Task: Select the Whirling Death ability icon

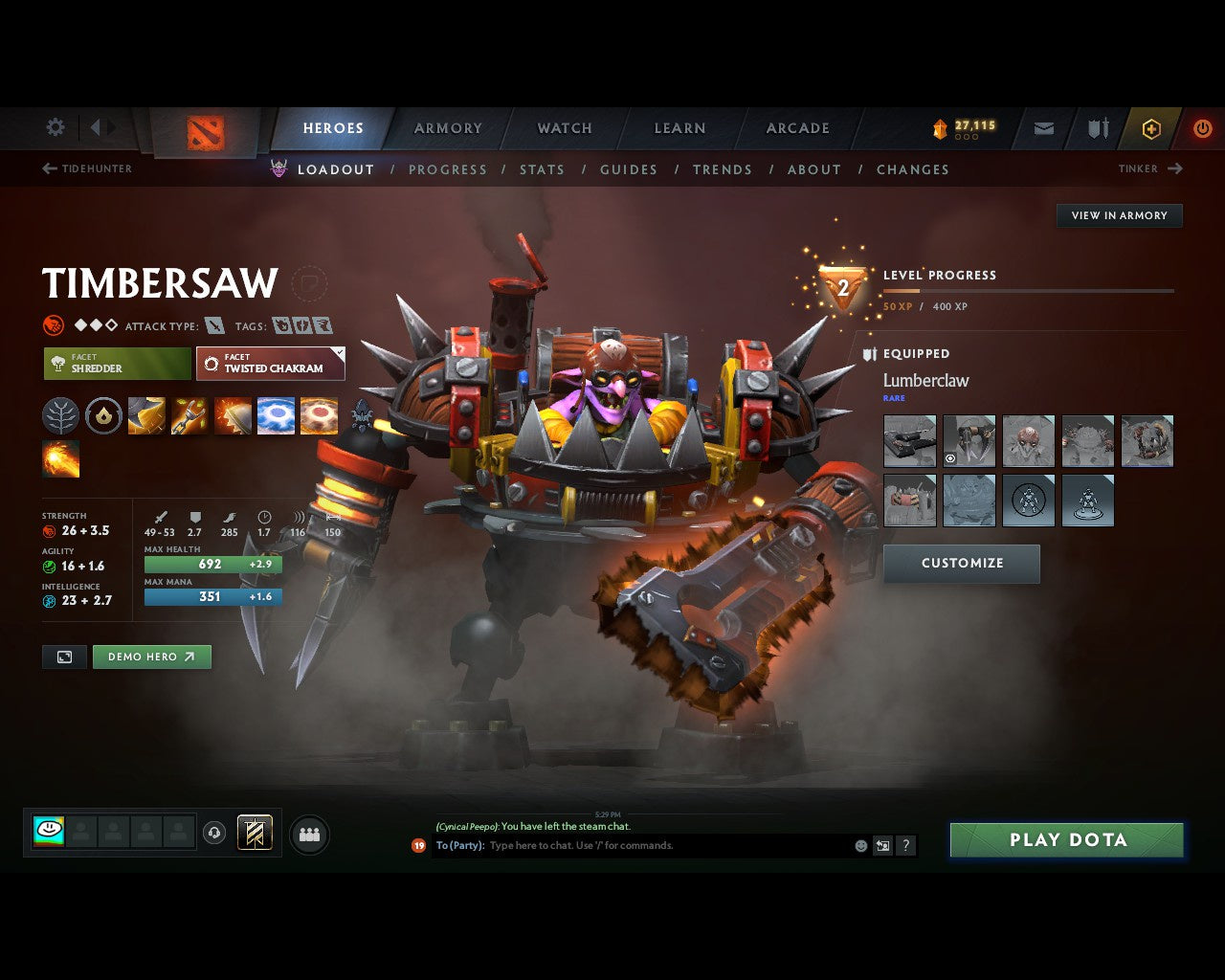Action: [145, 415]
